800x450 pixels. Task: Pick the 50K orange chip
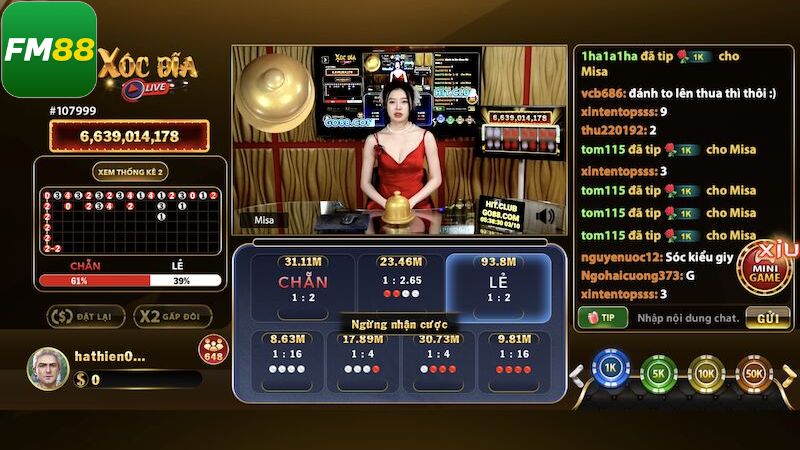tap(755, 372)
